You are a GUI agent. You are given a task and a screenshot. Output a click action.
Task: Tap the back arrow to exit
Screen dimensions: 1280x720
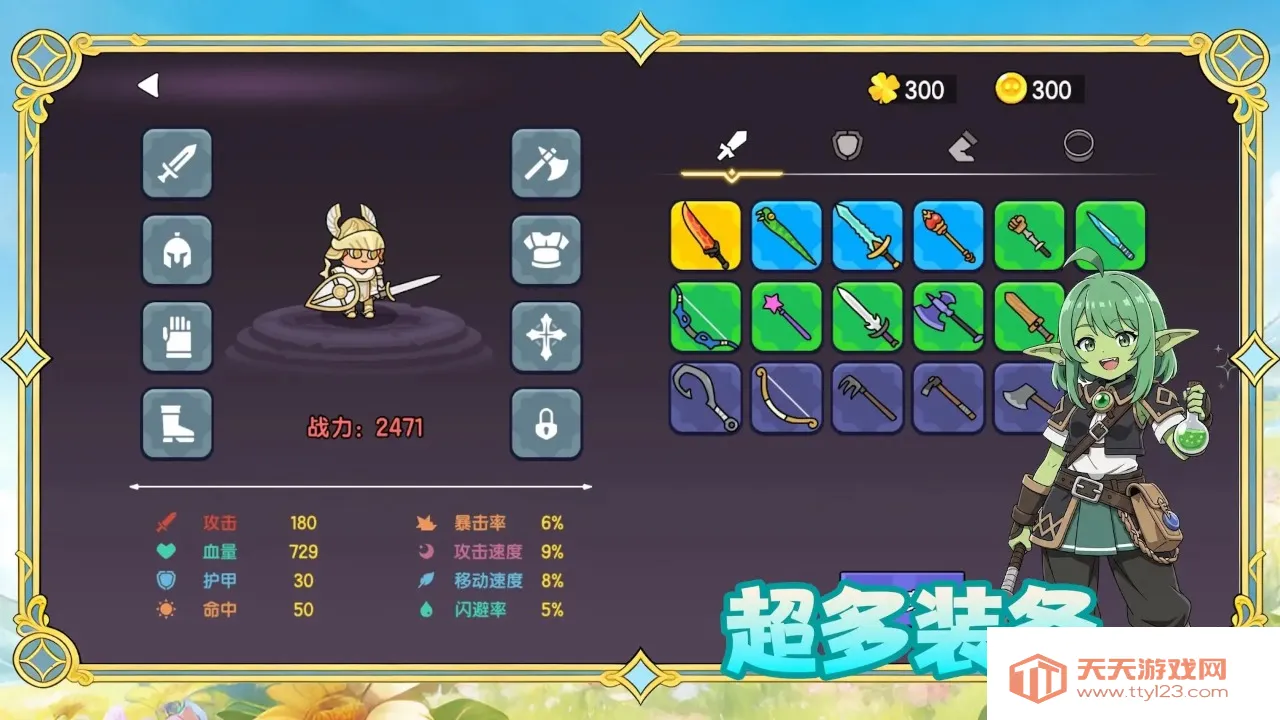point(148,86)
